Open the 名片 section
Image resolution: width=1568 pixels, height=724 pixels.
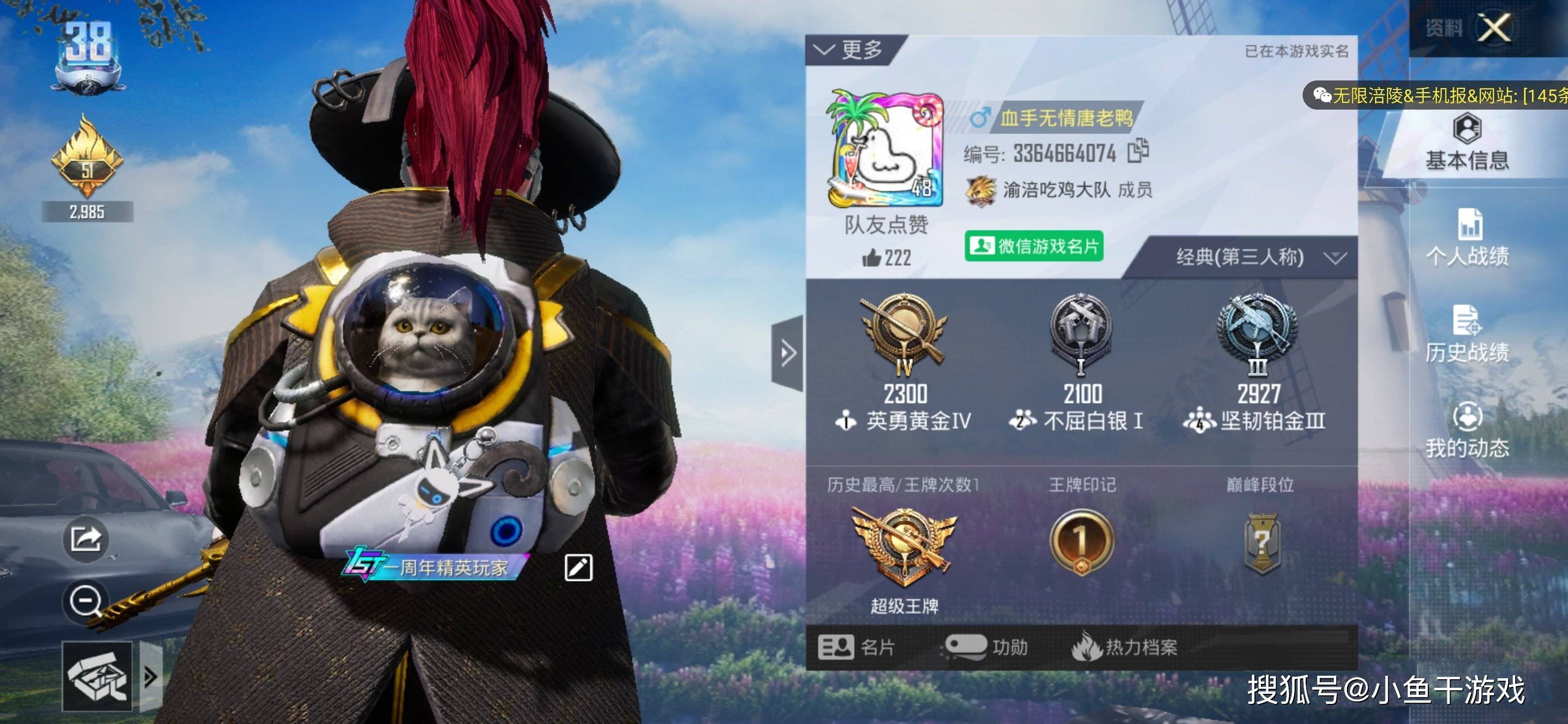coord(856,647)
